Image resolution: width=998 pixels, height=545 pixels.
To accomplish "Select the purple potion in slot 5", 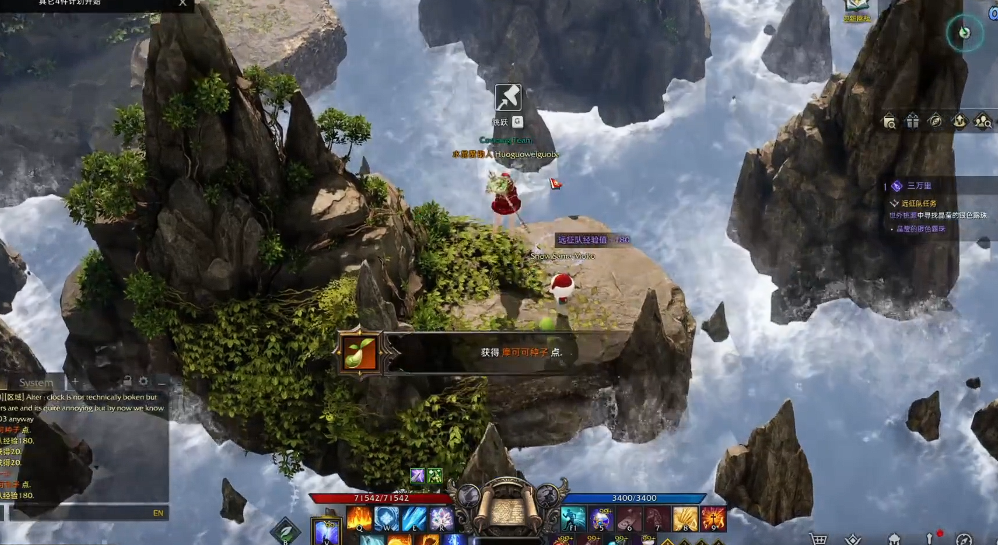I will [x=601, y=518].
